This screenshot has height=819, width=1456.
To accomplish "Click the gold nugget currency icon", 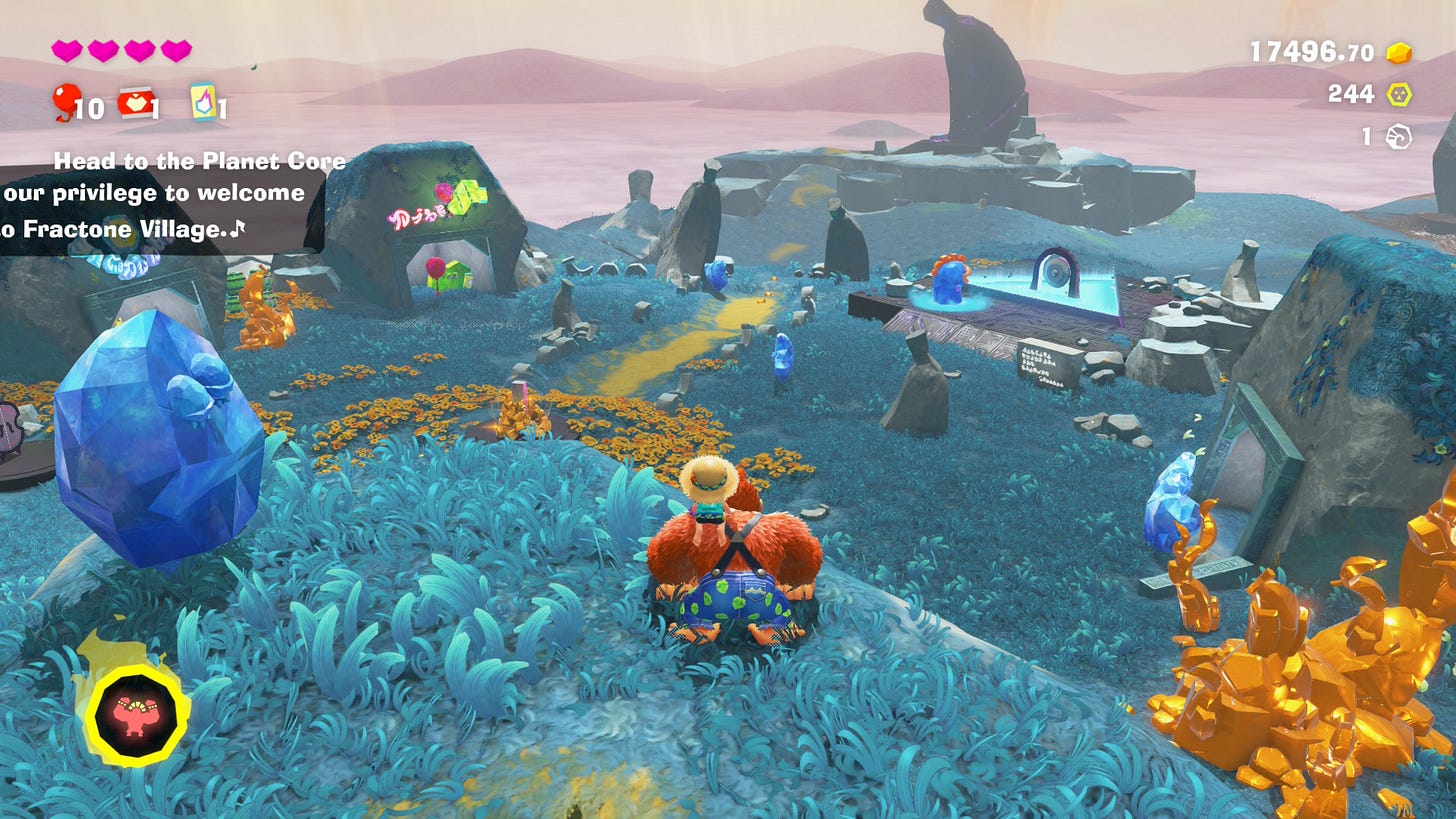I will click(1398, 53).
